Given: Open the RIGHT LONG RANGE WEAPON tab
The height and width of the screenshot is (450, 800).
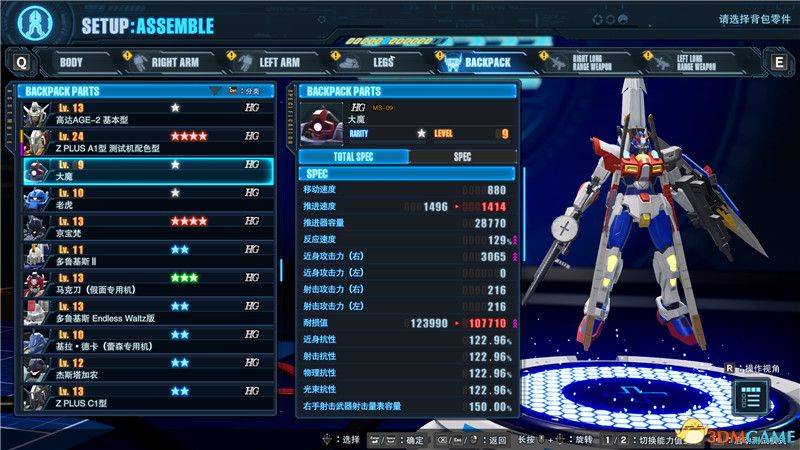Looking at the screenshot, I should coord(594,62).
